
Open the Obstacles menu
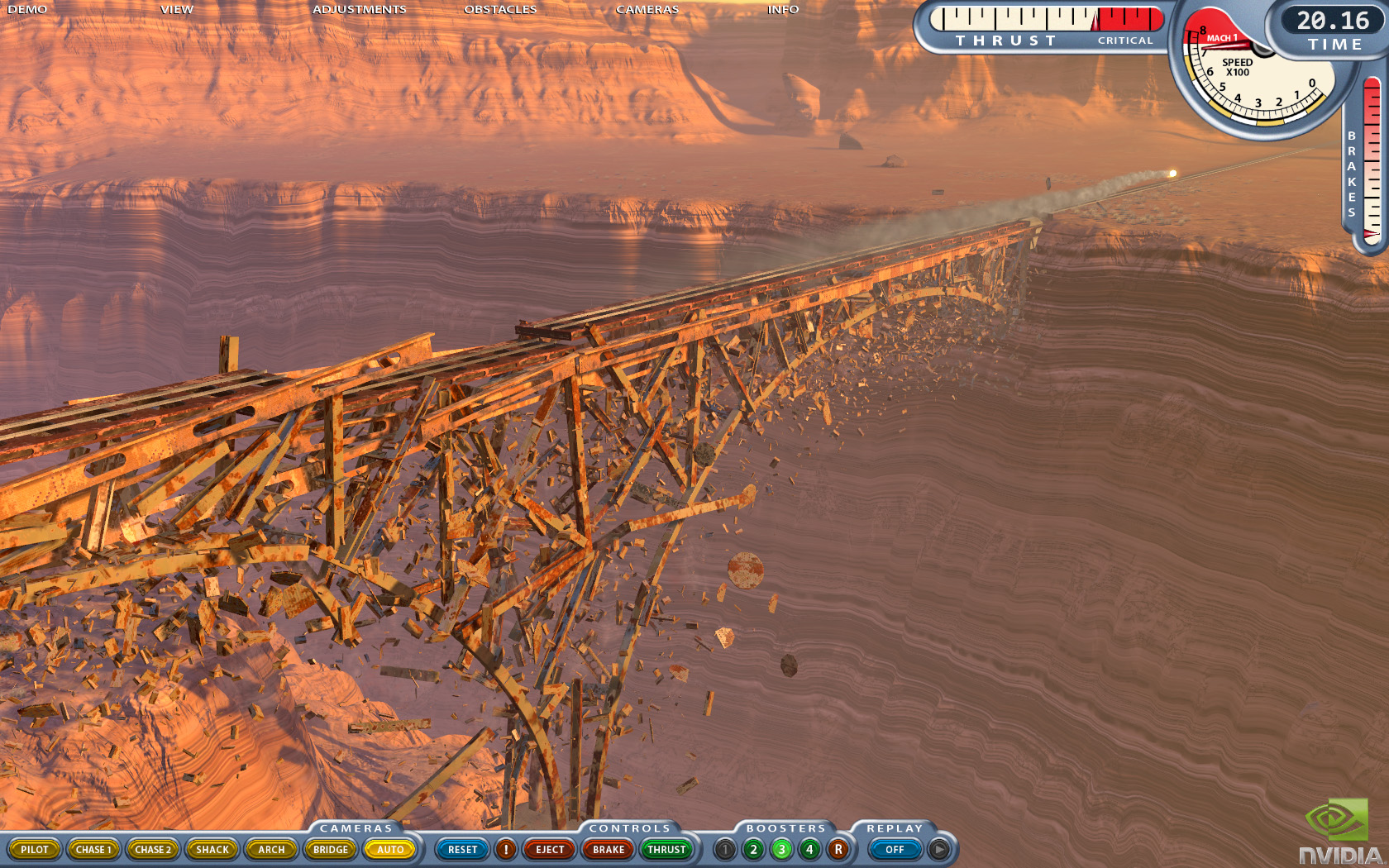coord(500,10)
